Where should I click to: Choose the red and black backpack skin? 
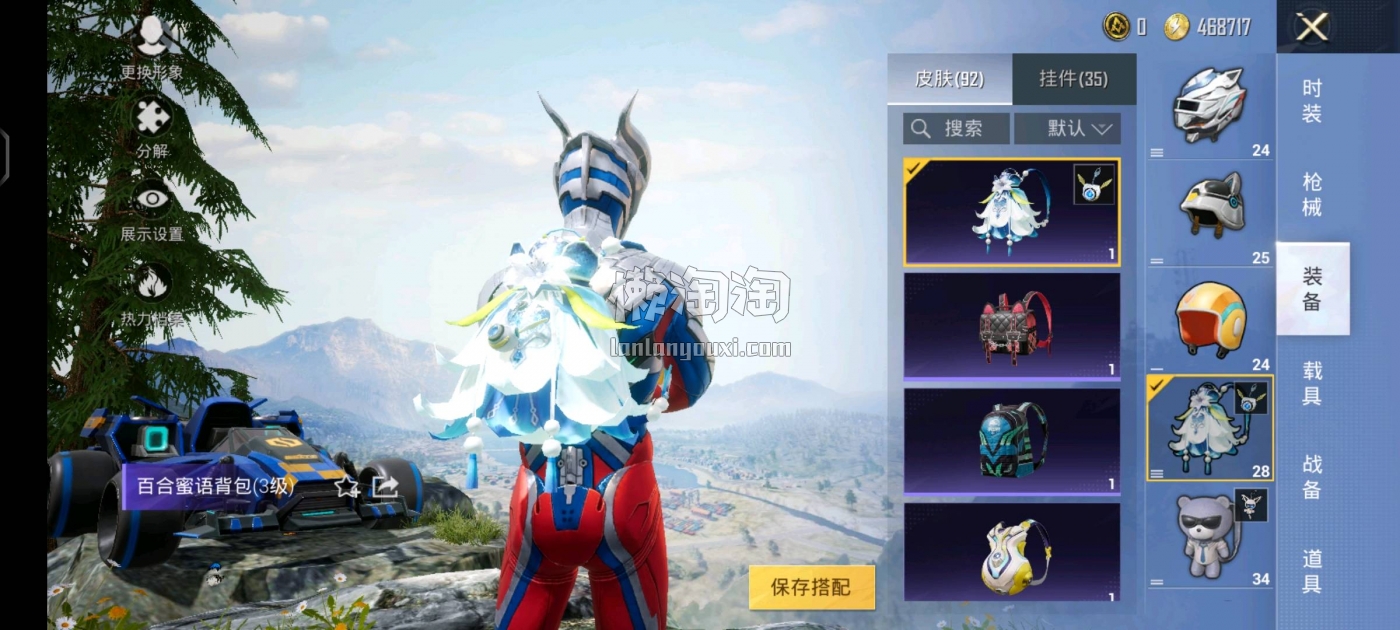[1011, 326]
